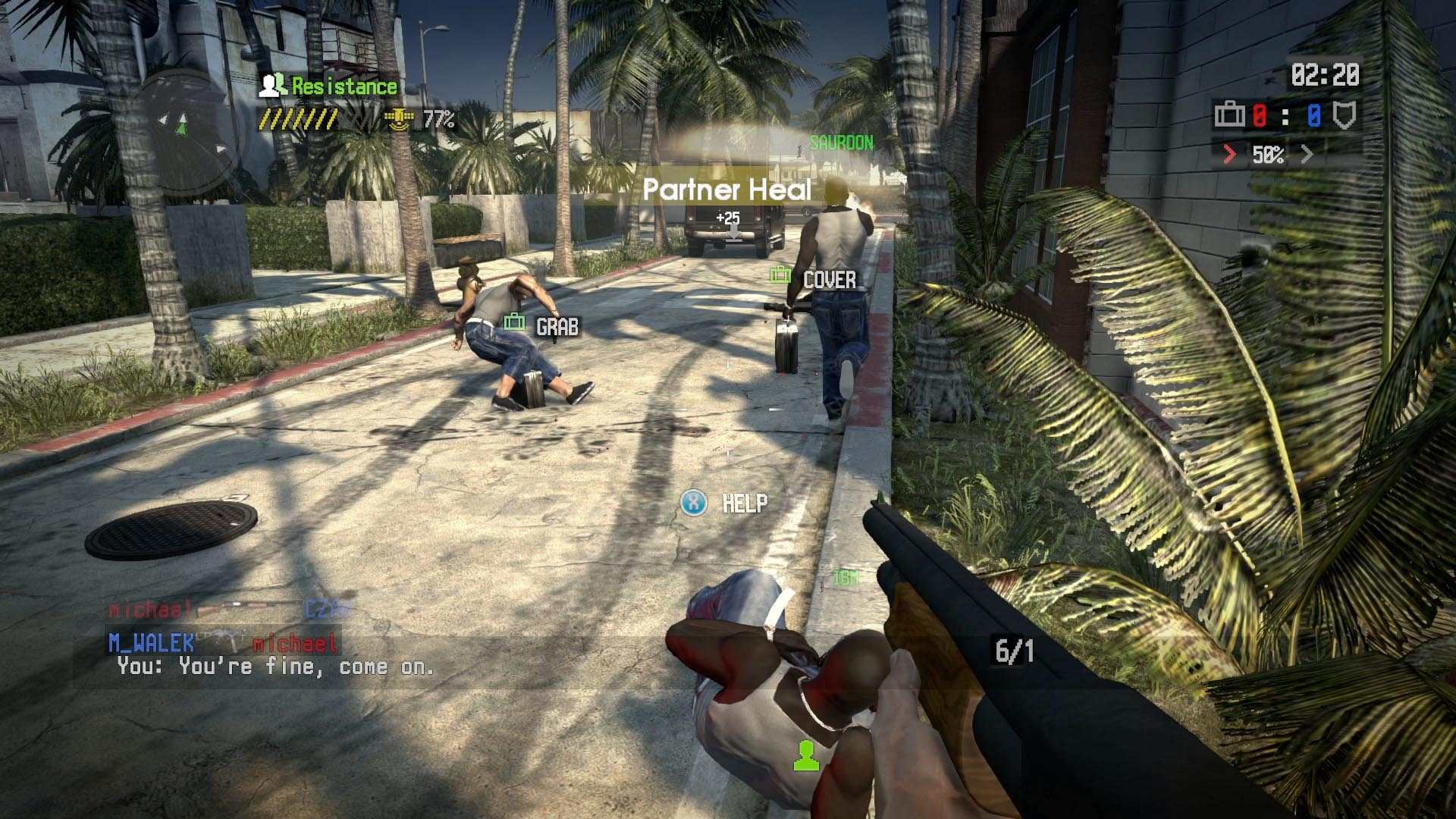
Task: Click the briefcase objective icon in score panel
Action: 1230,115
